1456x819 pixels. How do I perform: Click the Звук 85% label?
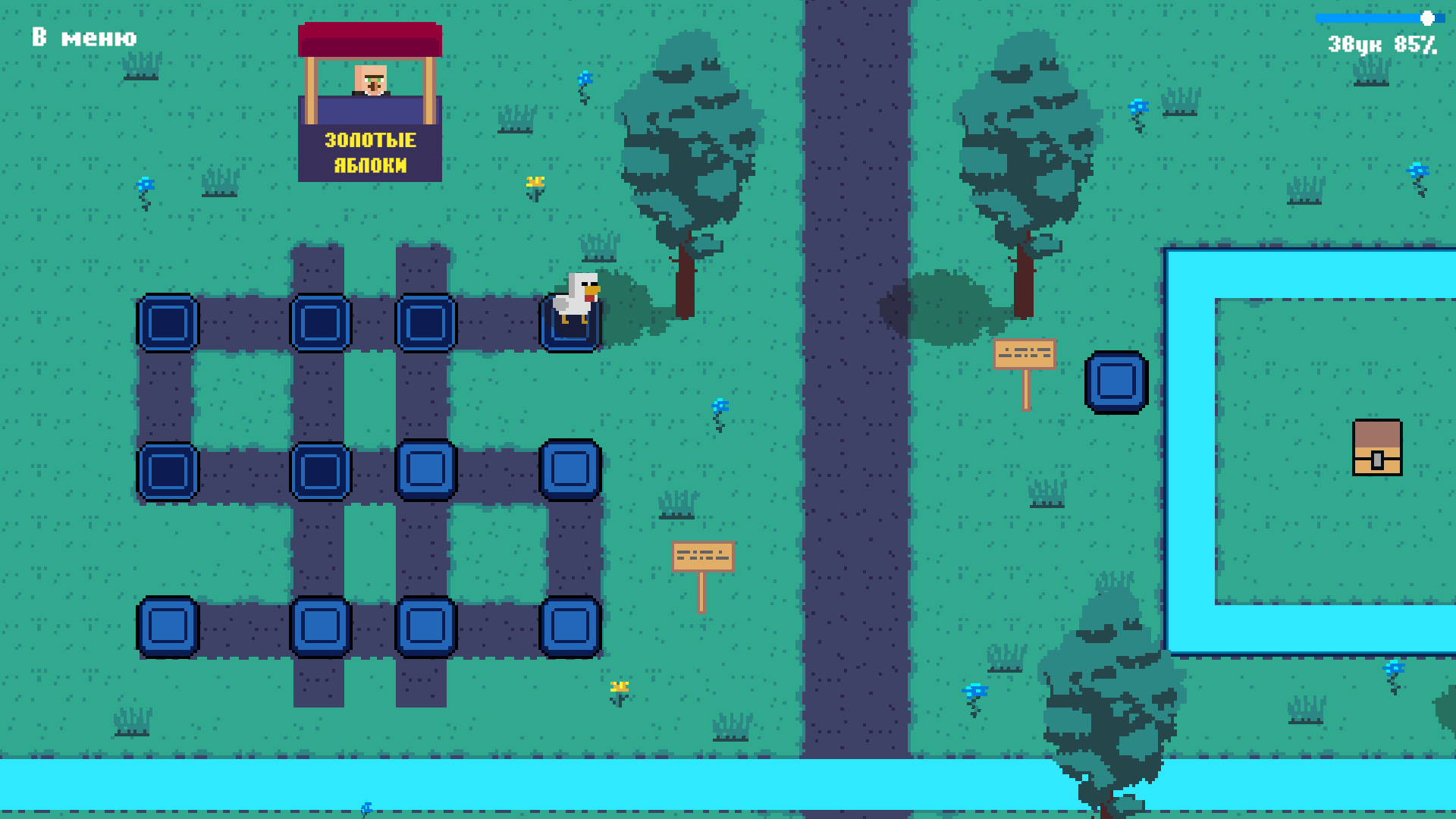tap(1380, 44)
